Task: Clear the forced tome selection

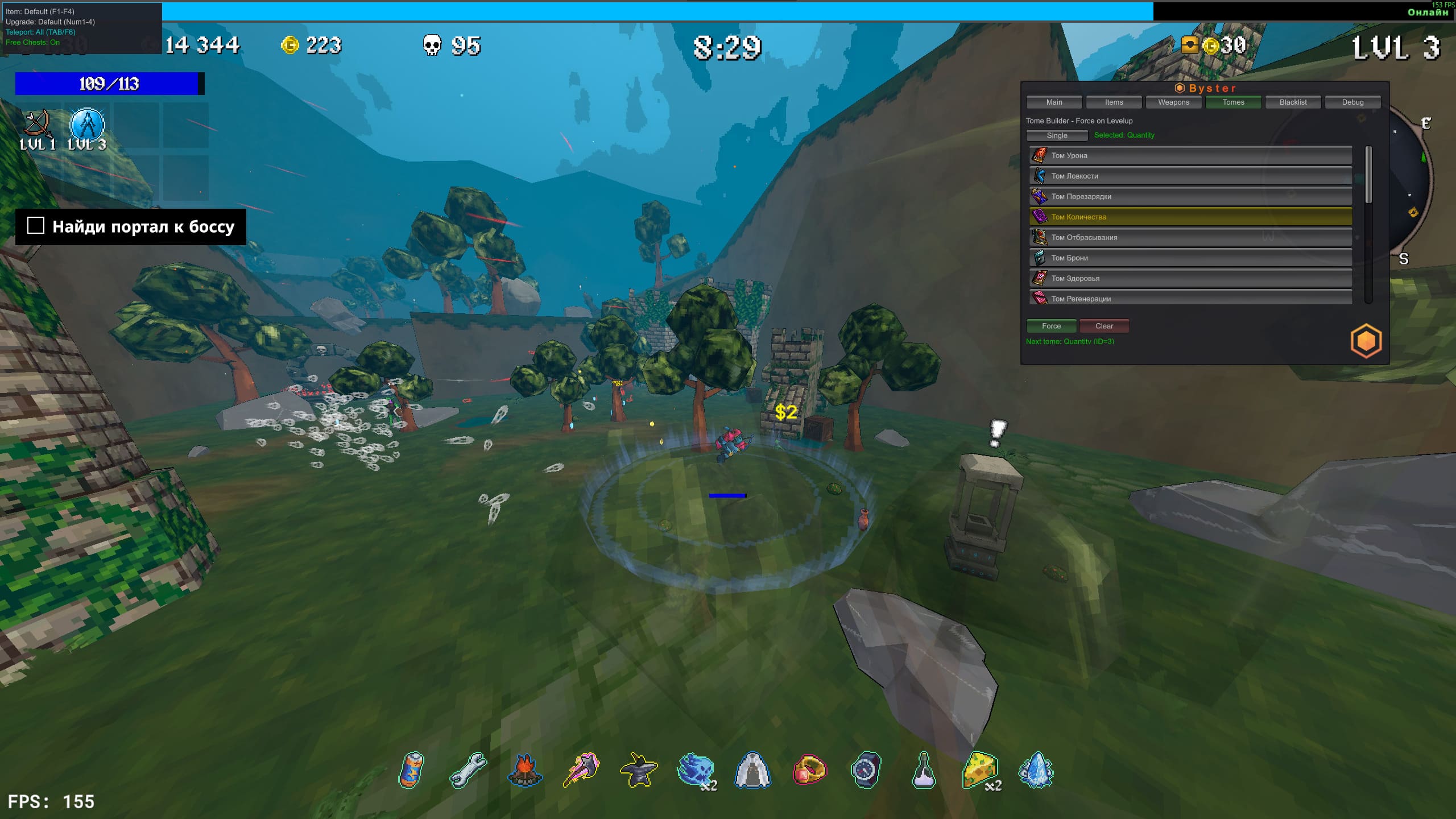Action: [1104, 326]
